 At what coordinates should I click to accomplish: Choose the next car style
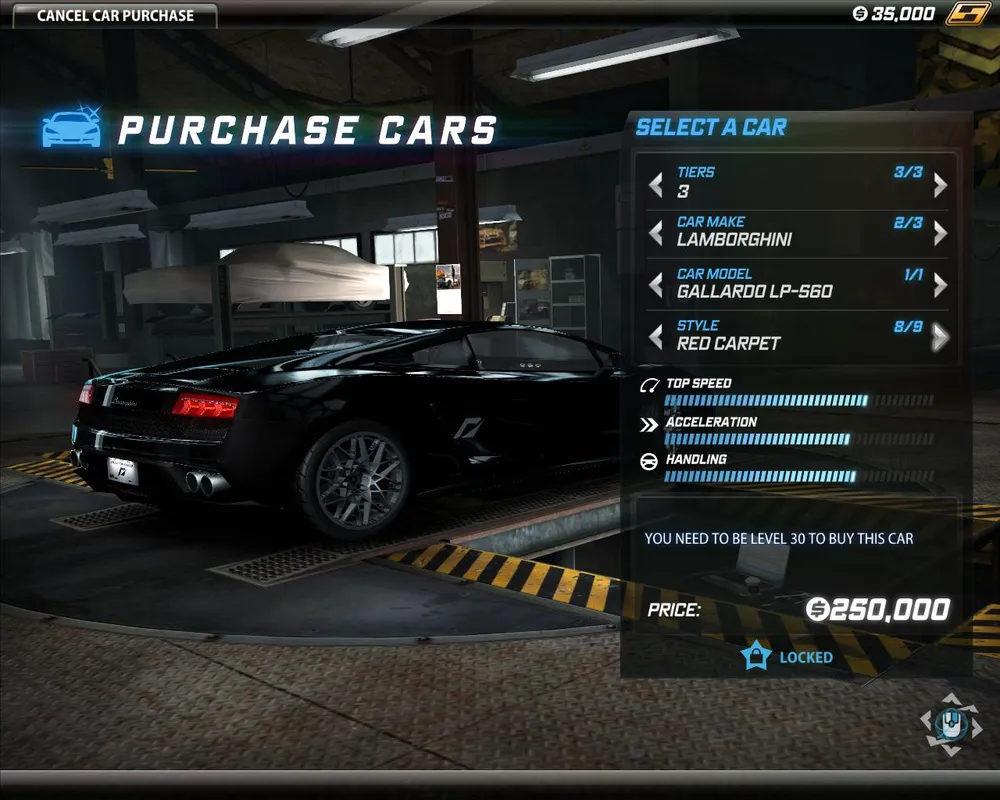click(x=940, y=337)
